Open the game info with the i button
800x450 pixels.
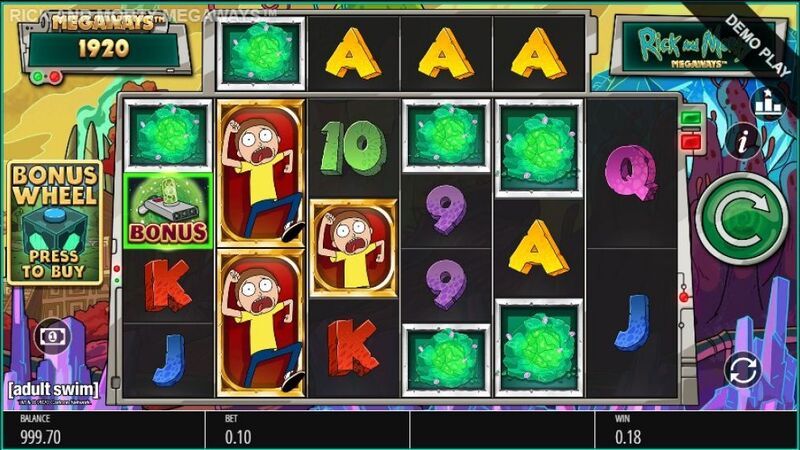(x=742, y=141)
